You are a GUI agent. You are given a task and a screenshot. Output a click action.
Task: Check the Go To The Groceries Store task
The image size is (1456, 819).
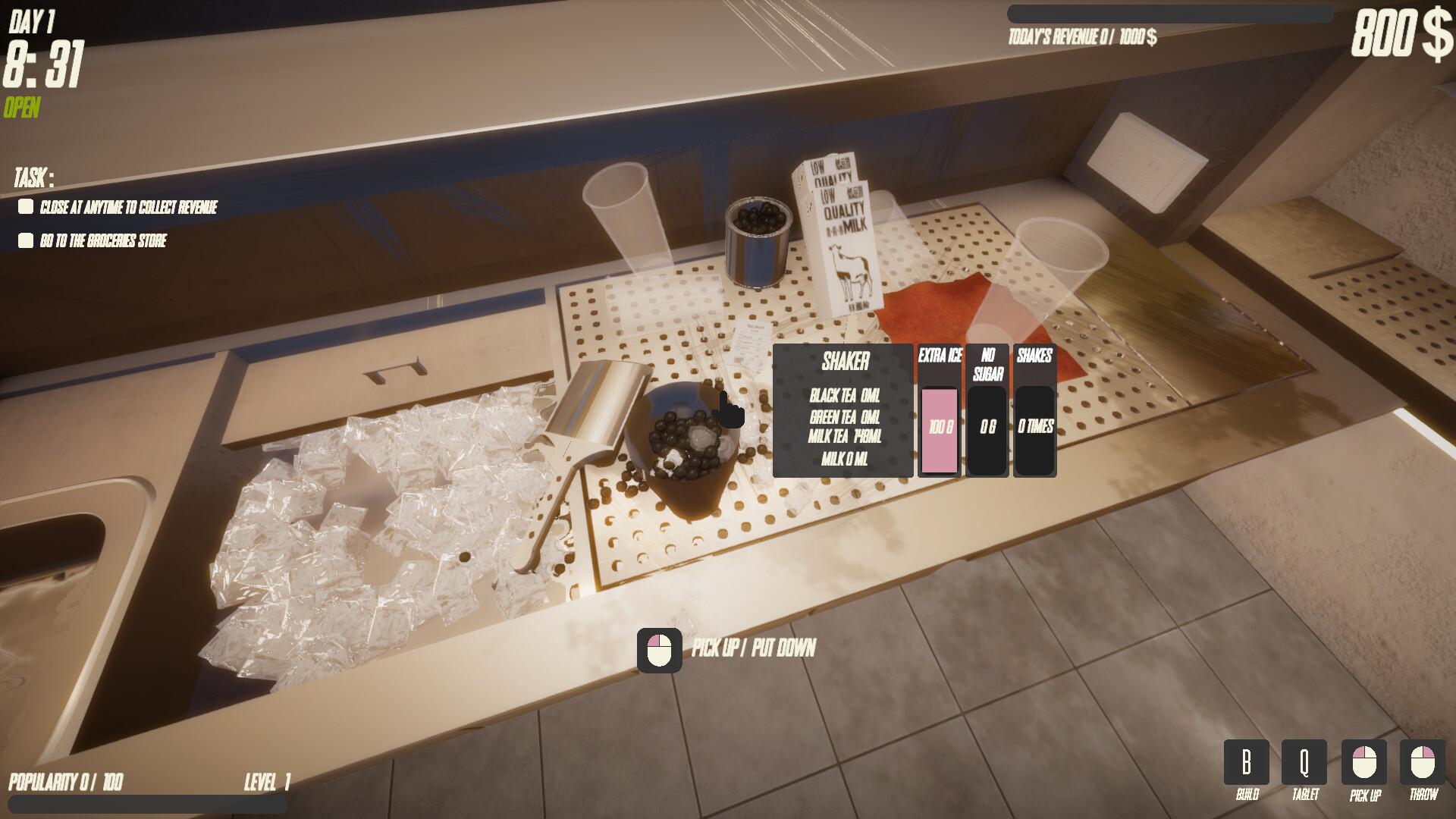point(25,242)
